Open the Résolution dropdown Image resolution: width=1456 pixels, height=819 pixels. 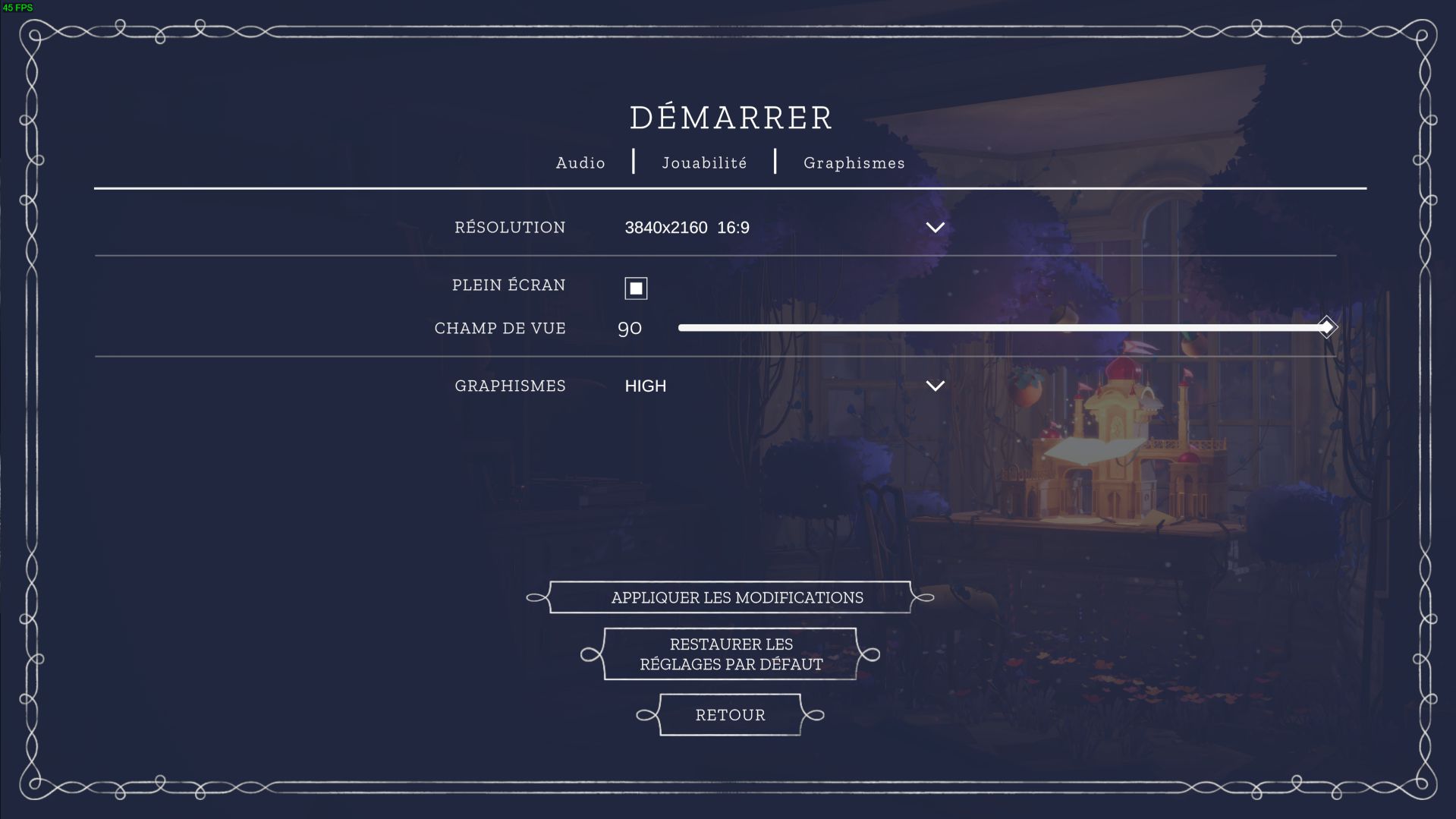[x=935, y=228]
